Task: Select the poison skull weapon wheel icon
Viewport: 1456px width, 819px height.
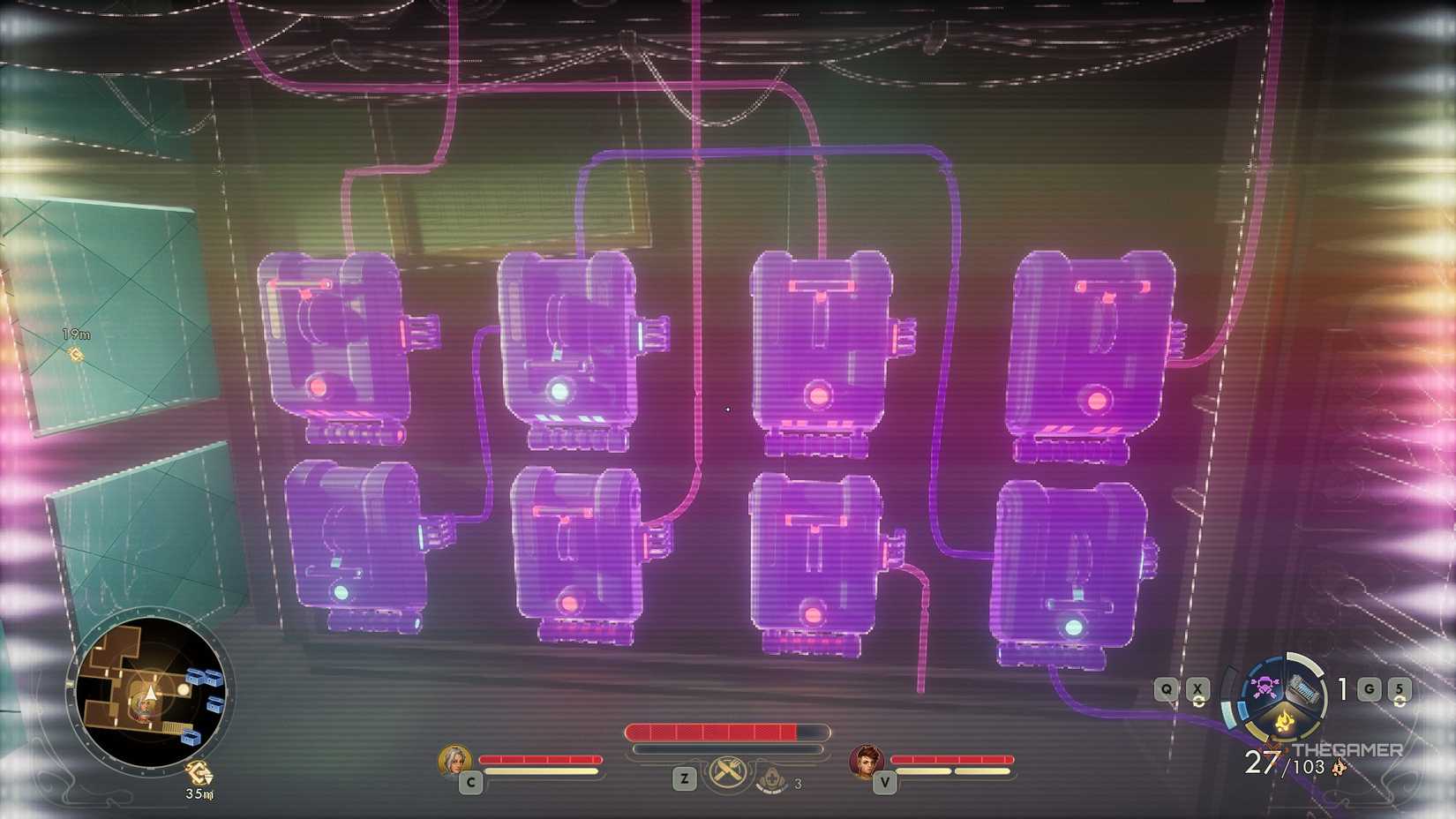Action: click(x=1265, y=688)
